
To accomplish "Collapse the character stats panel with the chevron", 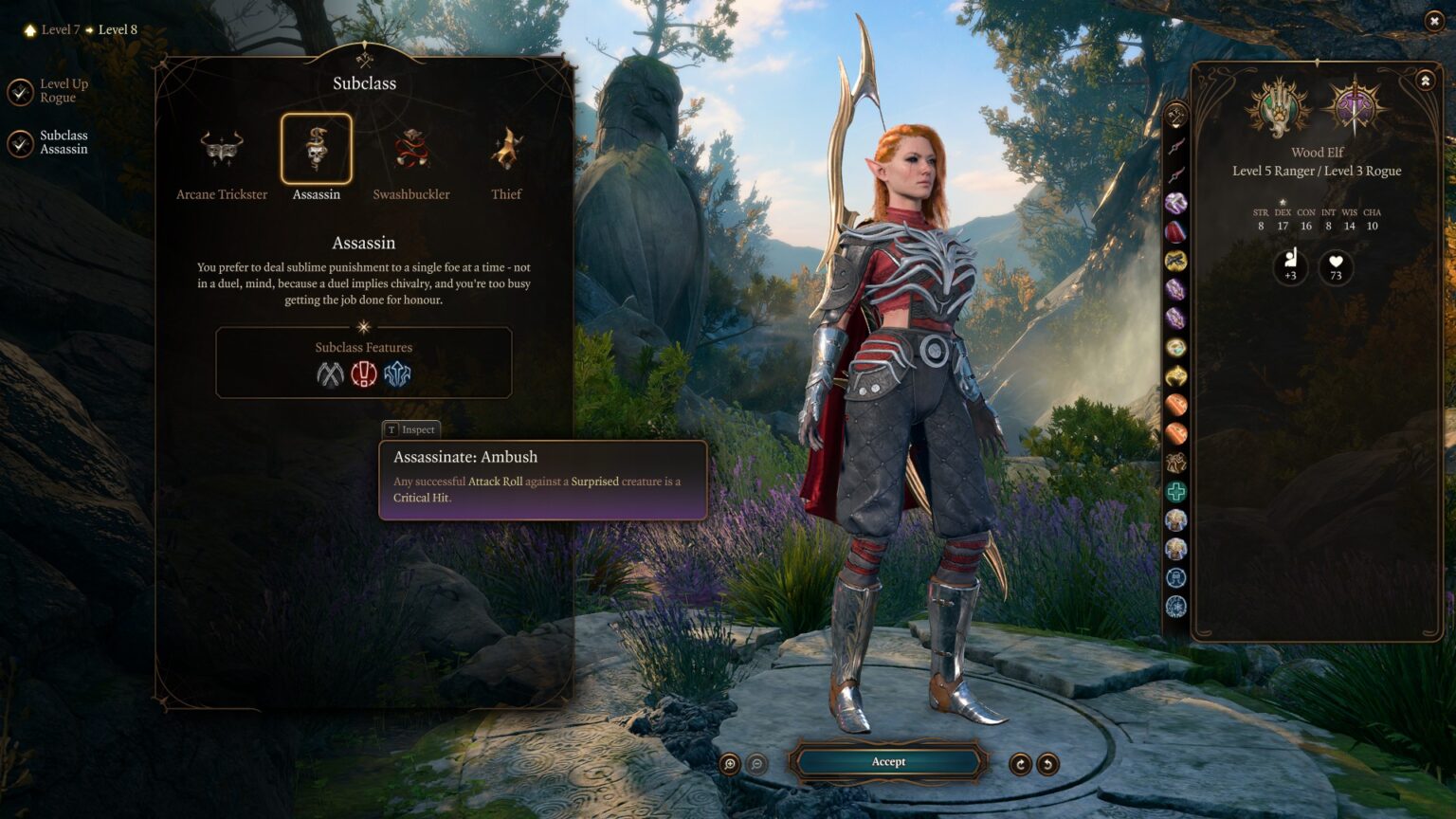I will [x=1425, y=80].
